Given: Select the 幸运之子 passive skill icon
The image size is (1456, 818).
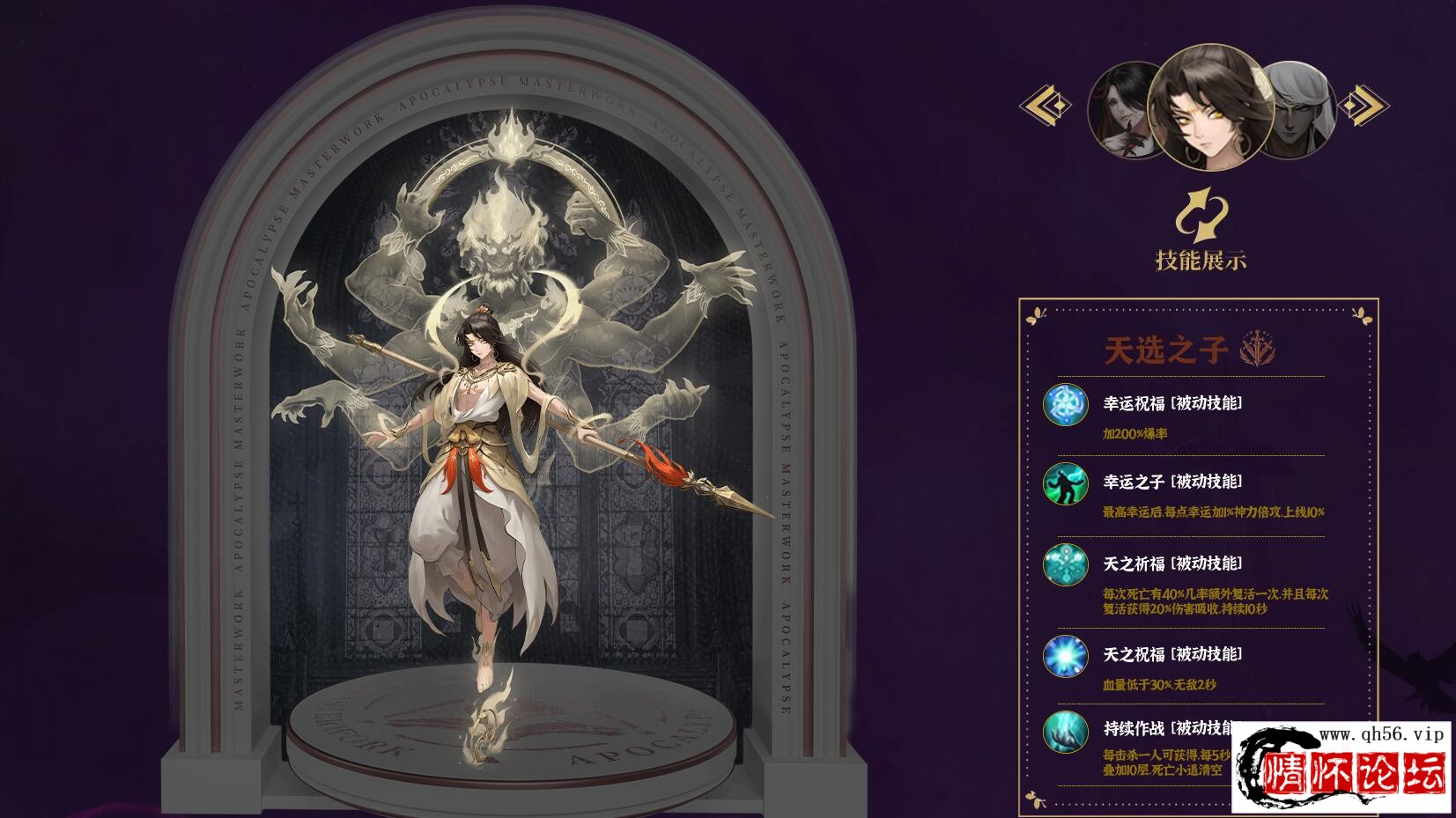Looking at the screenshot, I should point(1066,483).
